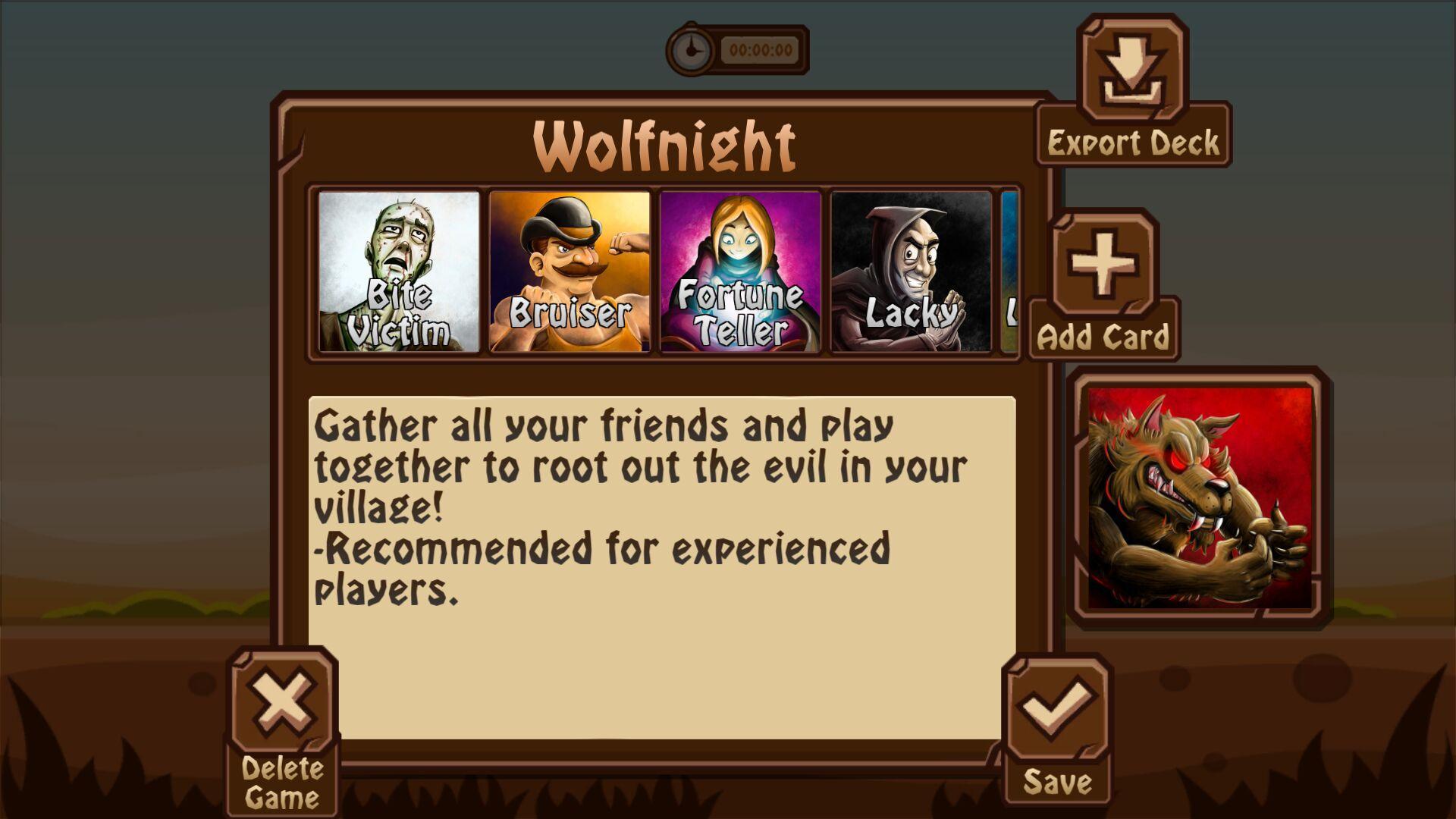The width and height of the screenshot is (1456, 819).
Task: Open the Fortune Teller card
Action: (x=741, y=272)
